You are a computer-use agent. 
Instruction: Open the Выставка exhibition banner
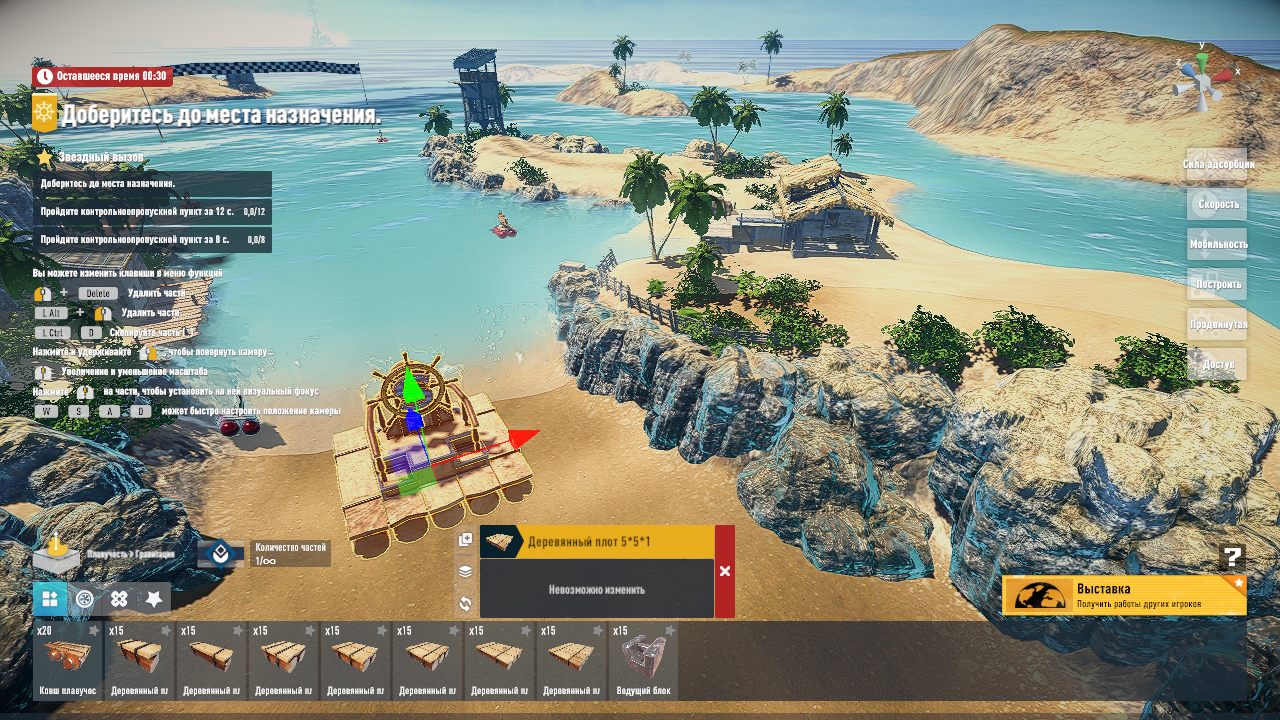pos(1124,595)
